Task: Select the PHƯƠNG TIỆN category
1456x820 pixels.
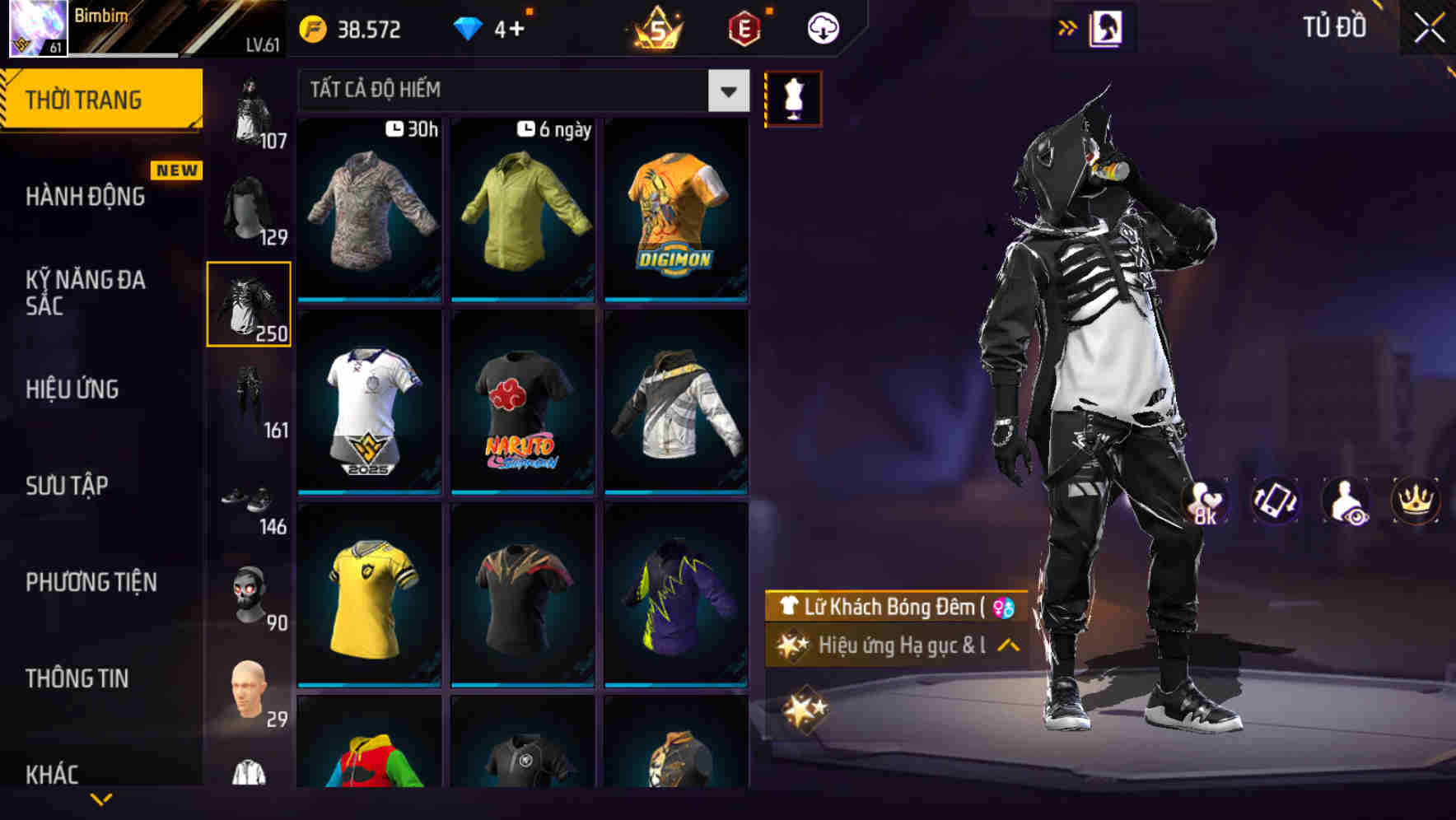Action: coord(91,582)
